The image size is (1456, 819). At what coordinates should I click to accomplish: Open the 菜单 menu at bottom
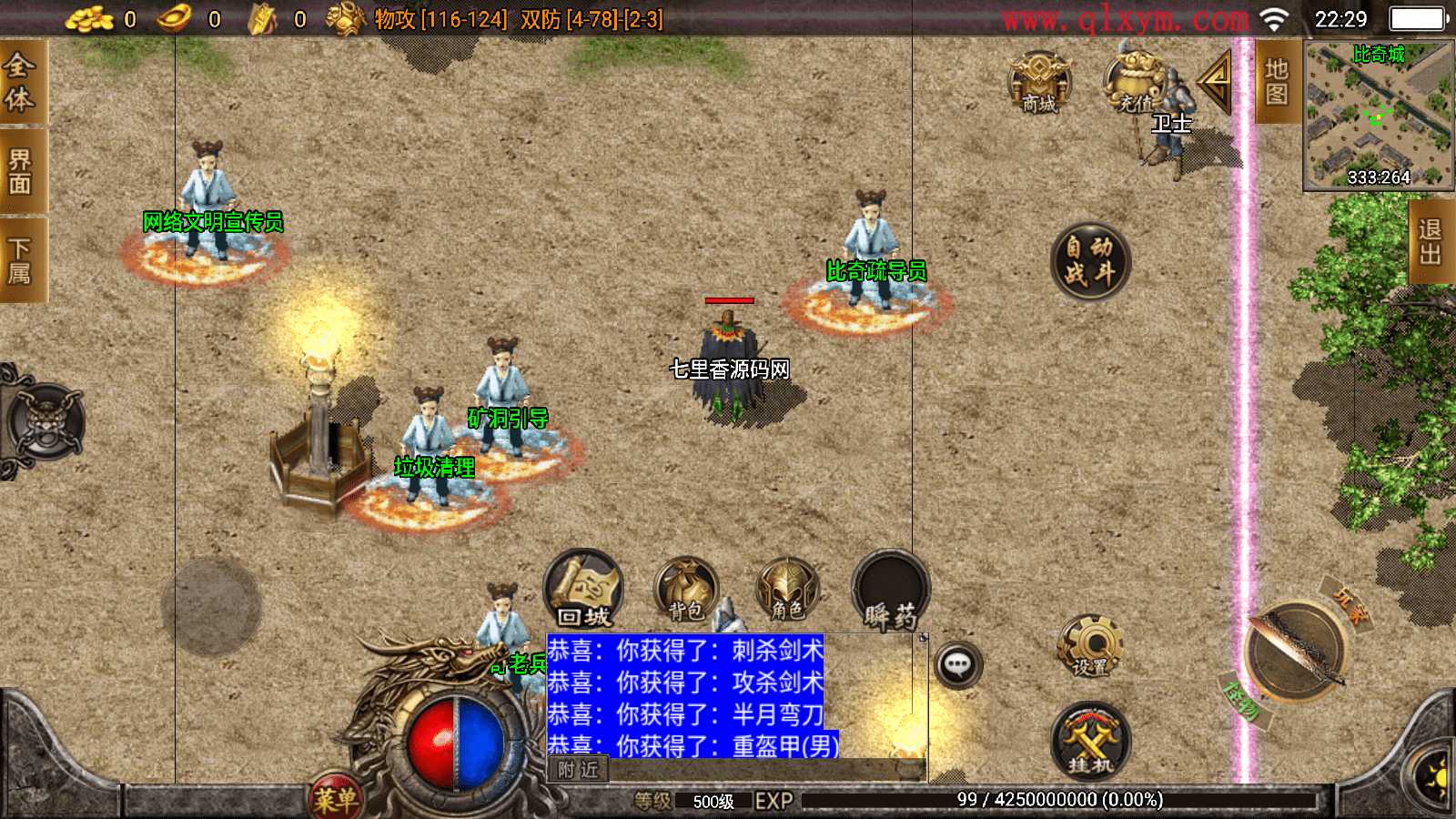tap(337, 794)
